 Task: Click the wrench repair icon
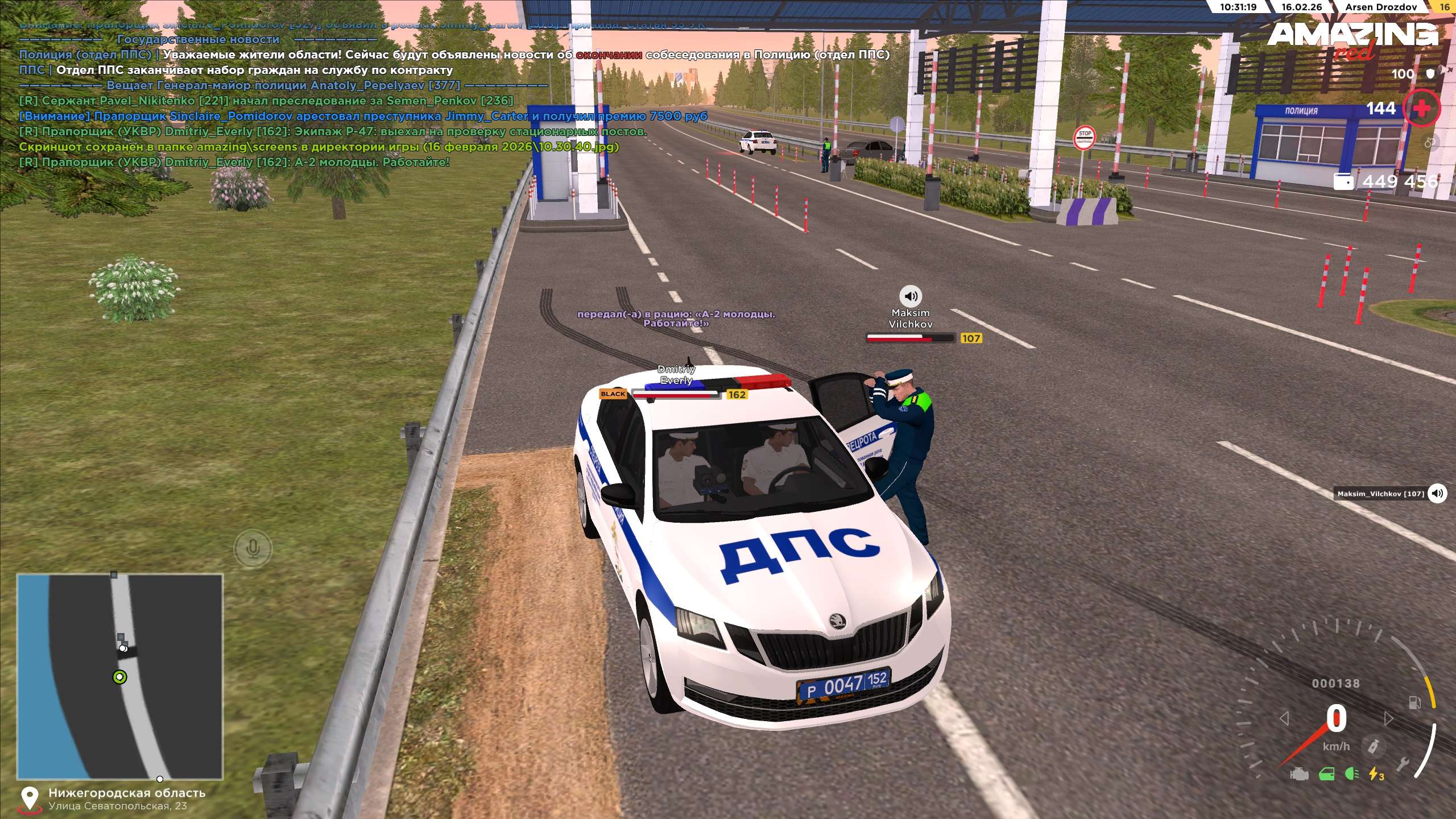[x=1402, y=765]
